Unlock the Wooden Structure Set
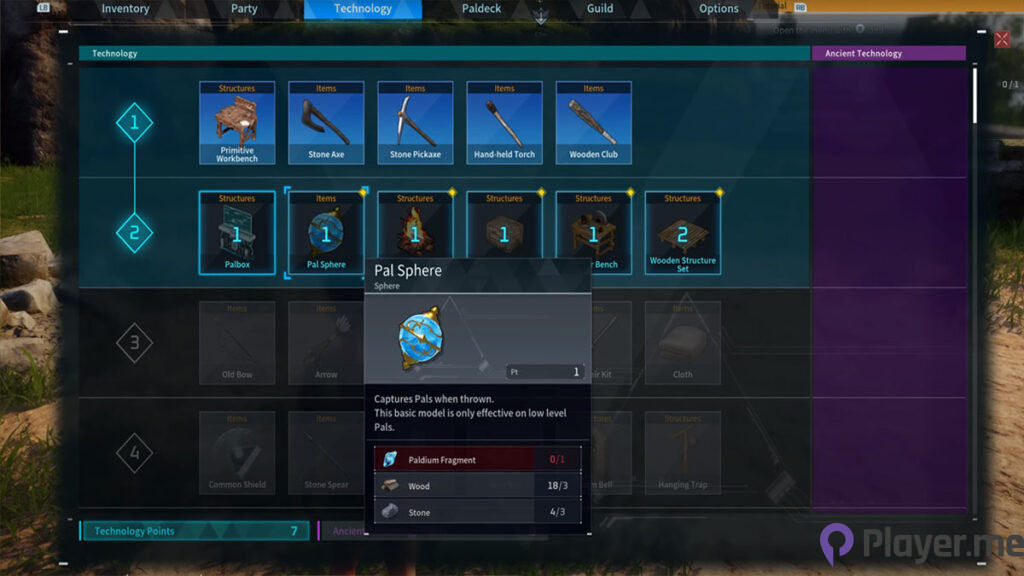Viewport: 1024px width, 576px height. pyautogui.click(x=683, y=233)
